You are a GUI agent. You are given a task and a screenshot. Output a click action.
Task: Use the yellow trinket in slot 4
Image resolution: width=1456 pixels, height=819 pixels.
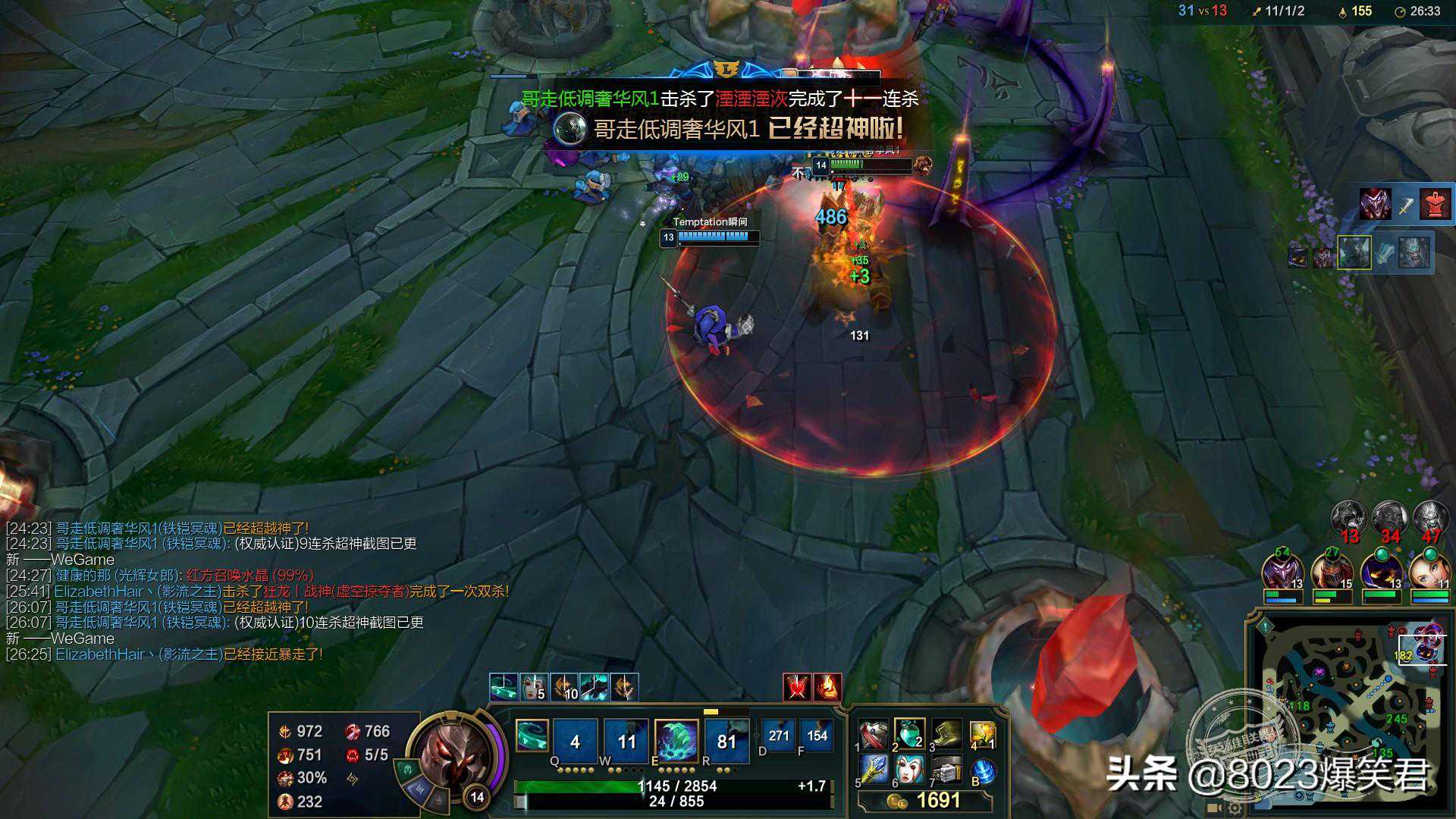(982, 734)
